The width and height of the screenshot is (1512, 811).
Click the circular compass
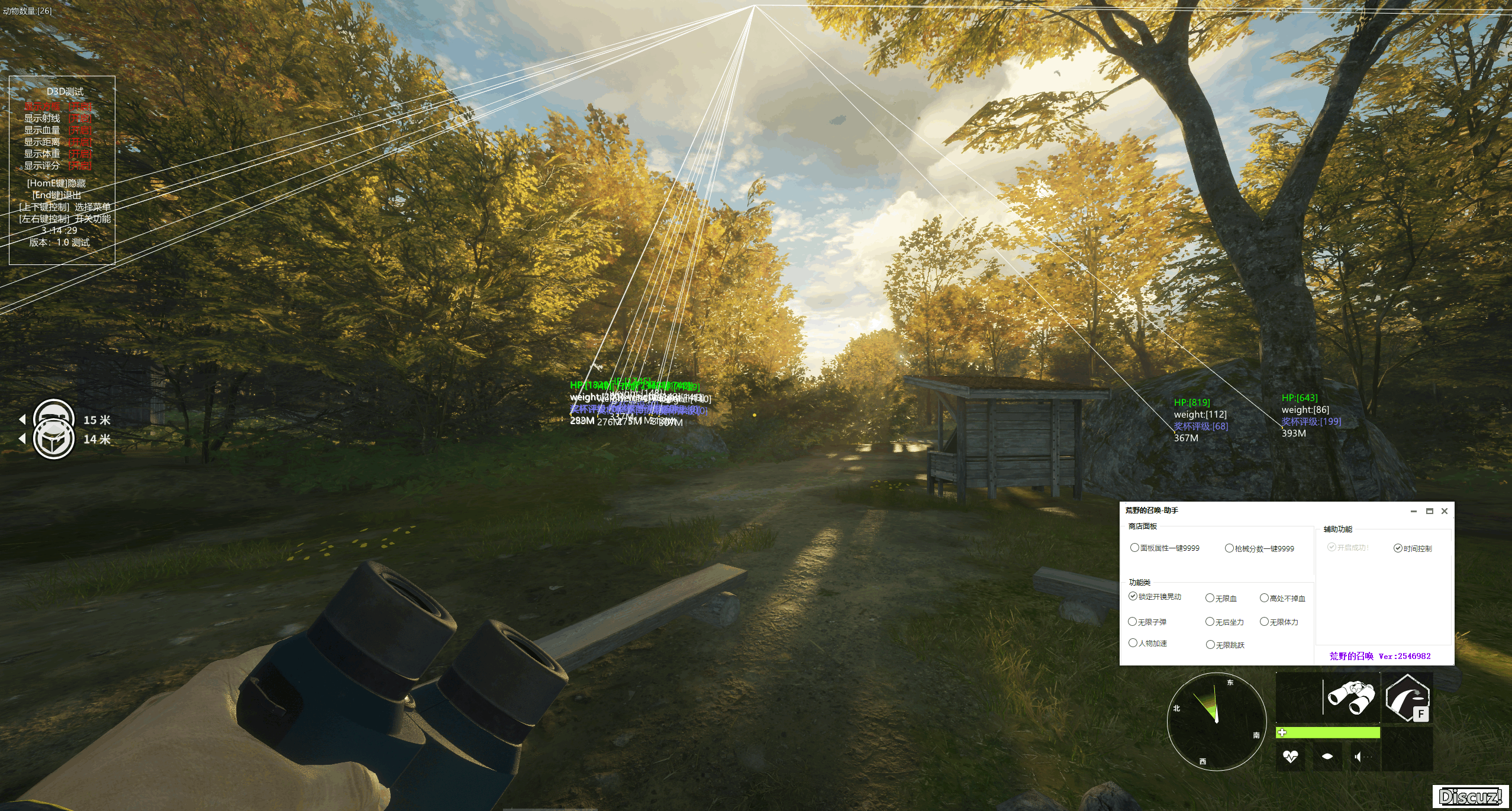click(x=1216, y=720)
